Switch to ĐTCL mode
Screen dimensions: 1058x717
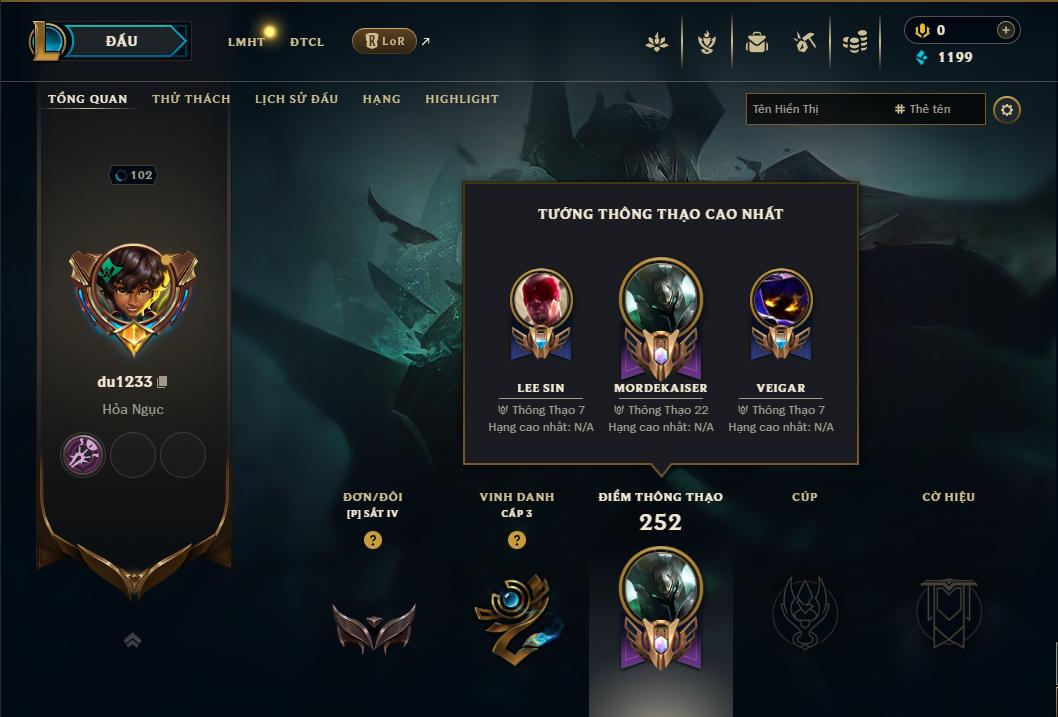pyautogui.click(x=307, y=42)
